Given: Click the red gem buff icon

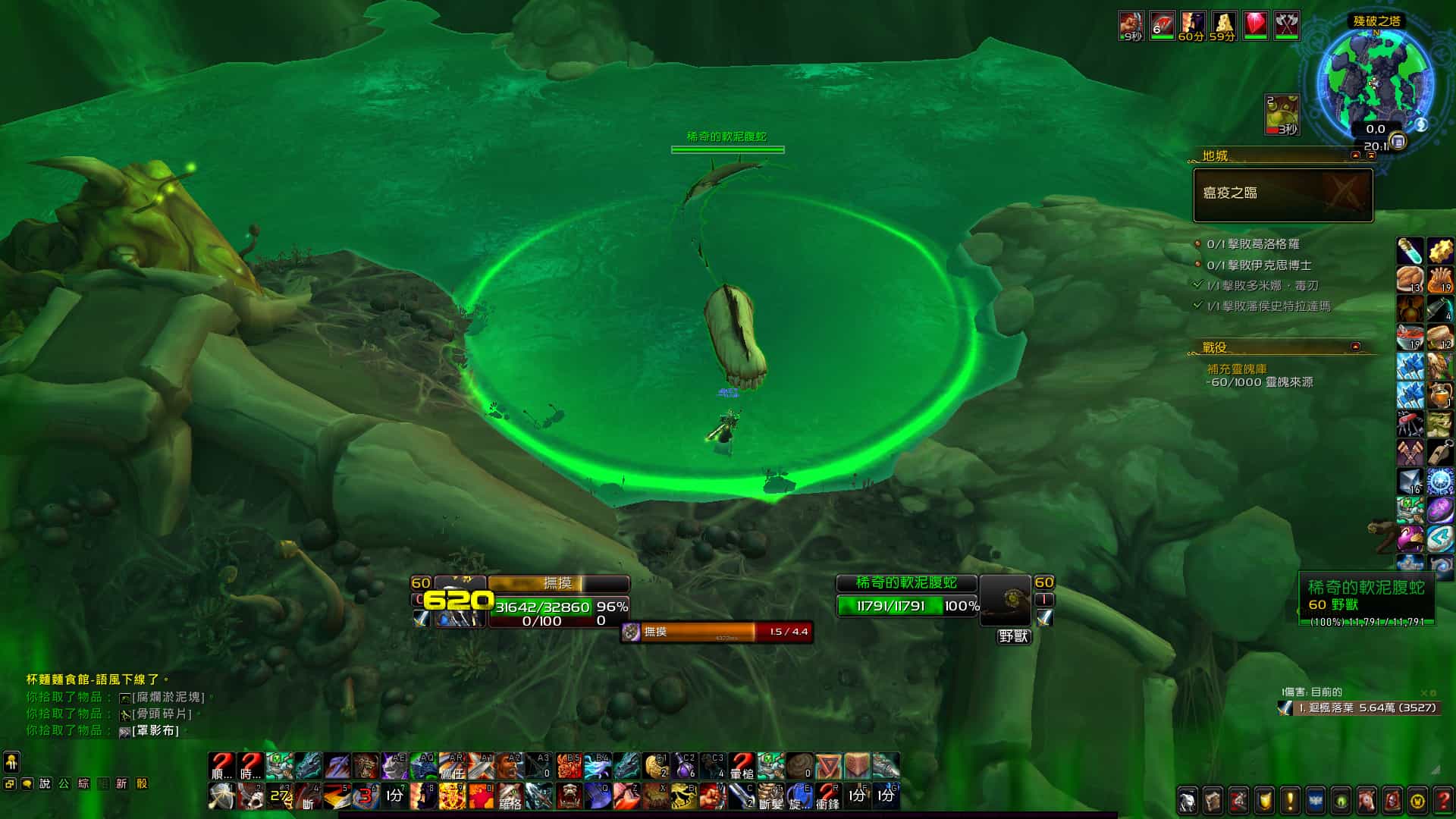Looking at the screenshot, I should pos(1256,26).
